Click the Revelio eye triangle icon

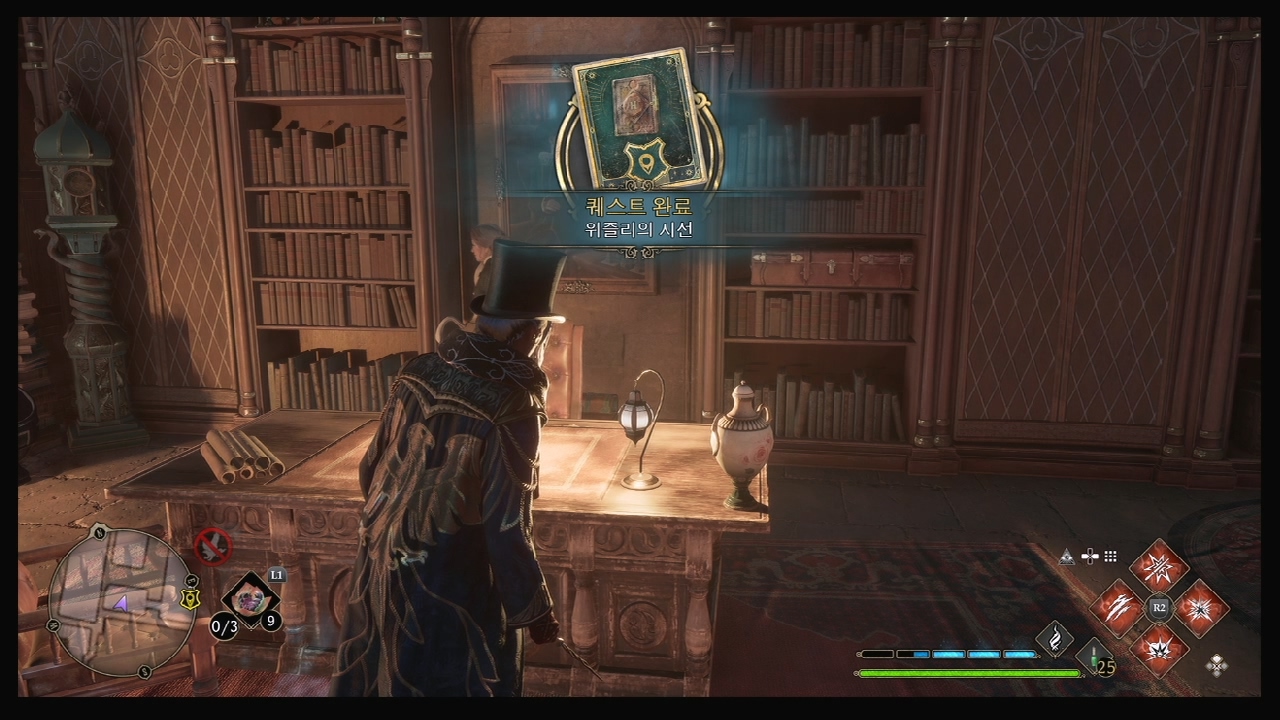[1066, 557]
